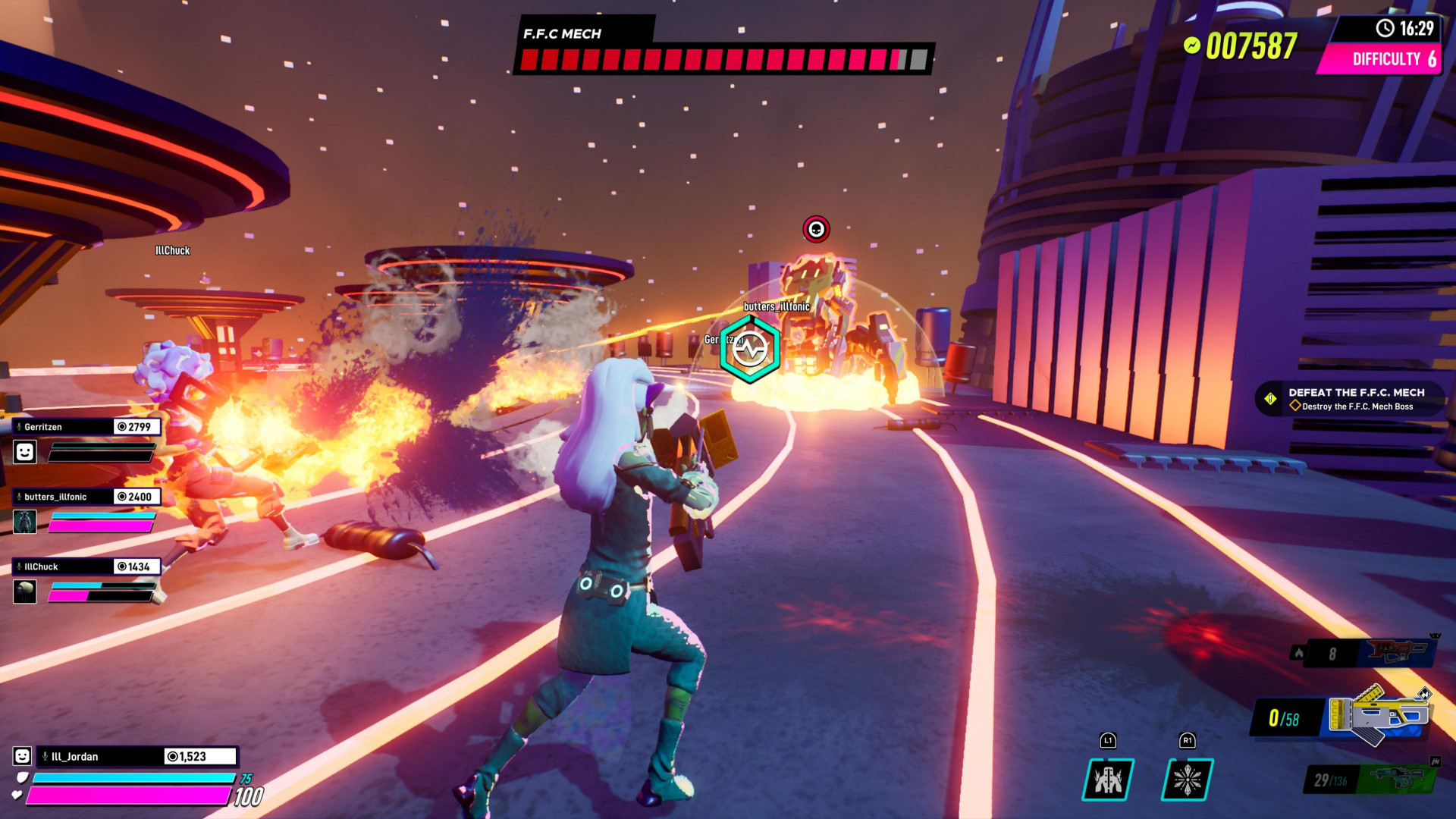Select the L1 mech ability icon

(x=1109, y=780)
